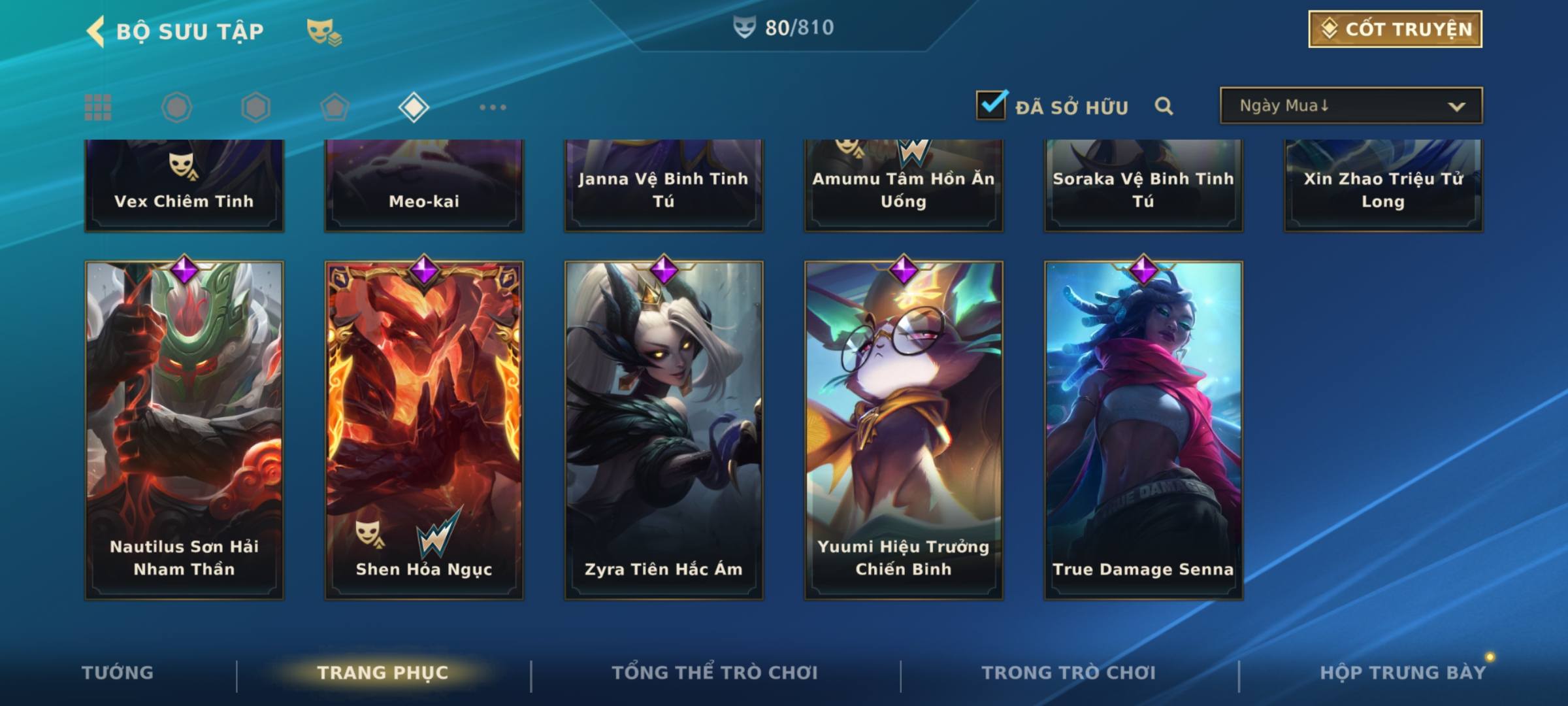The image size is (1568, 706).
Task: Open the Ngày Mua sort dropdown
Action: pyautogui.click(x=1350, y=106)
